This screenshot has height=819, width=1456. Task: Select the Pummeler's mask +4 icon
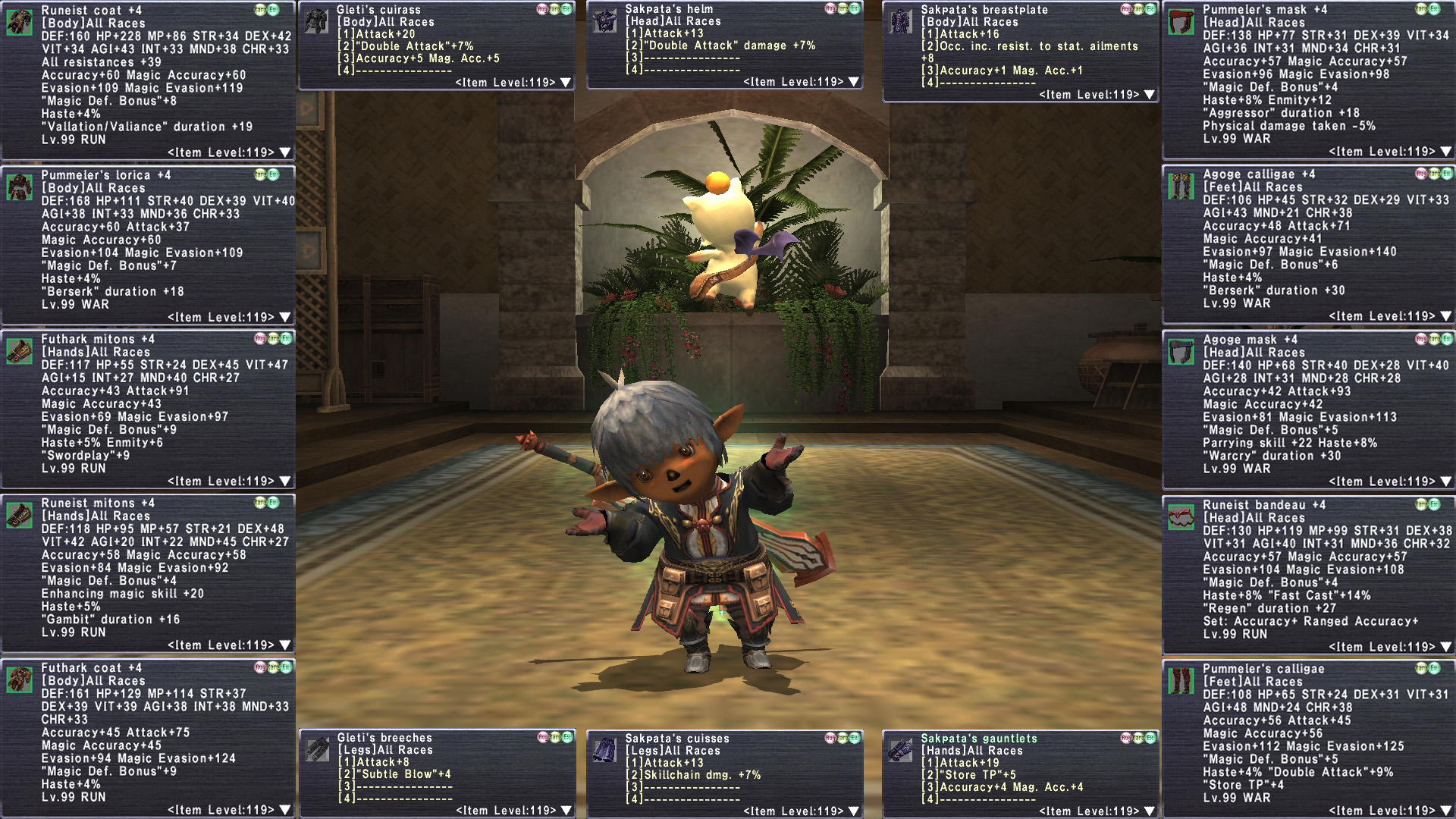point(1181,23)
